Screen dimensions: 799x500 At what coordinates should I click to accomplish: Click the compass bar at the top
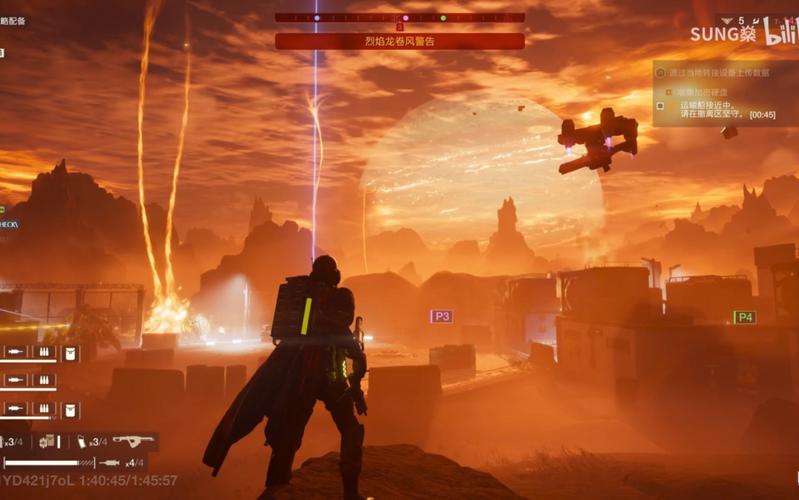tap(400, 18)
